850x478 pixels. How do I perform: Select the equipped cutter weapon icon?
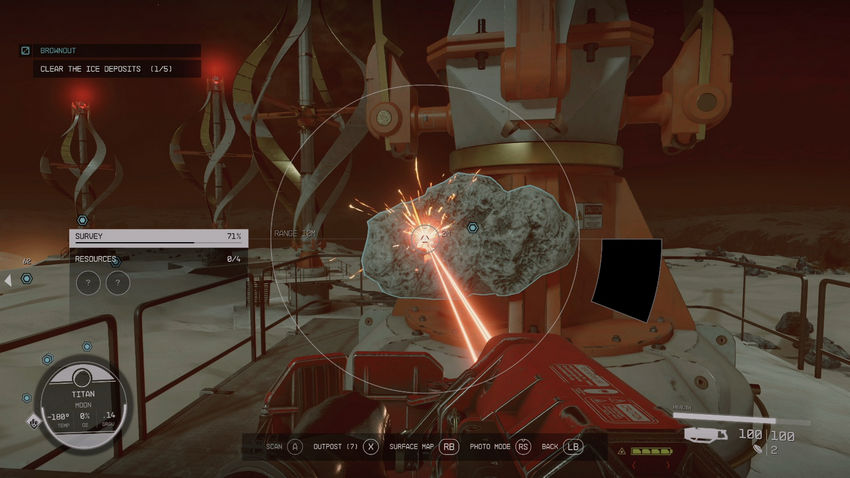705,435
